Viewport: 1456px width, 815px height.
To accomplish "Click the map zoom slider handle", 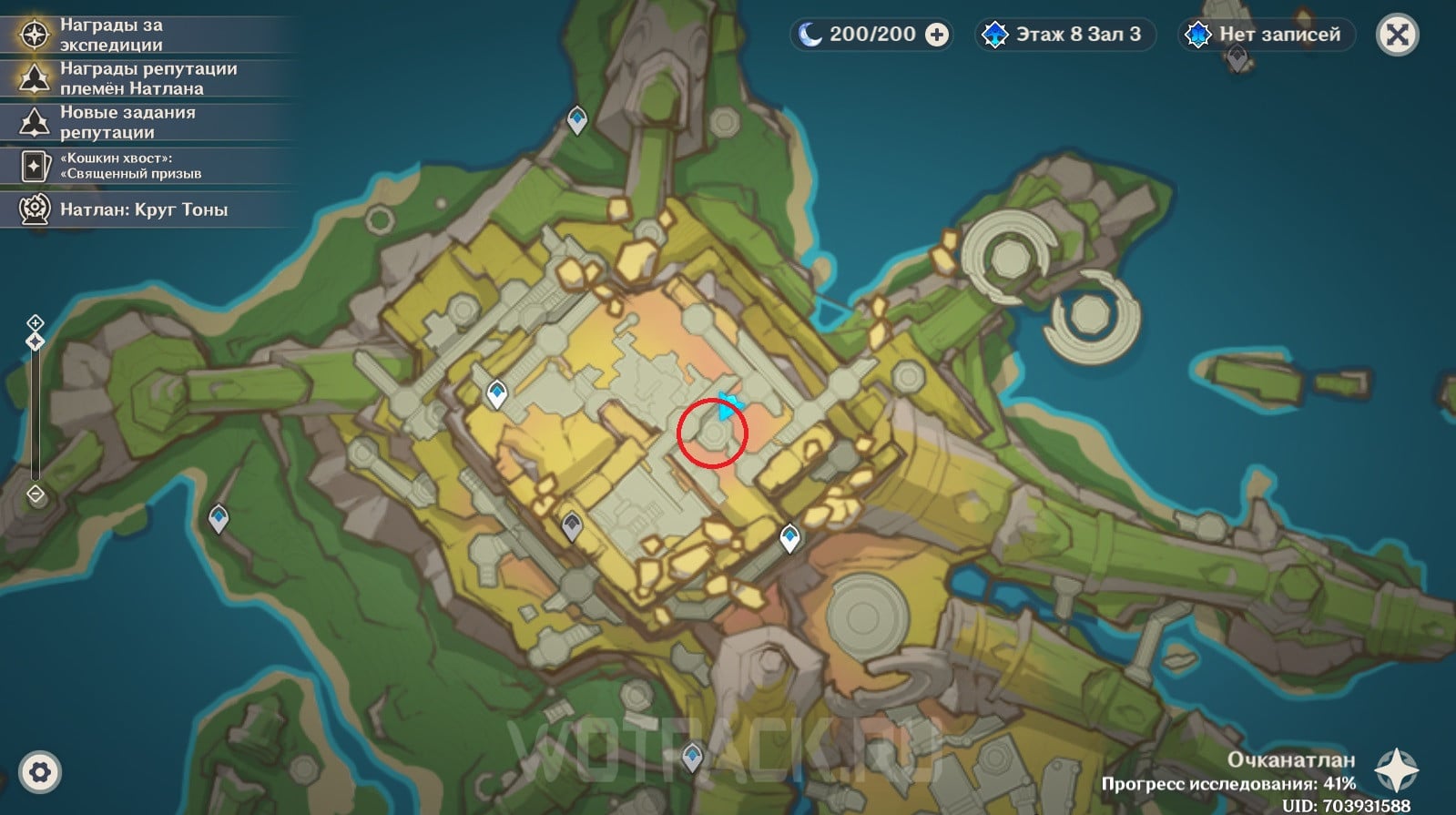I will (x=35, y=341).
